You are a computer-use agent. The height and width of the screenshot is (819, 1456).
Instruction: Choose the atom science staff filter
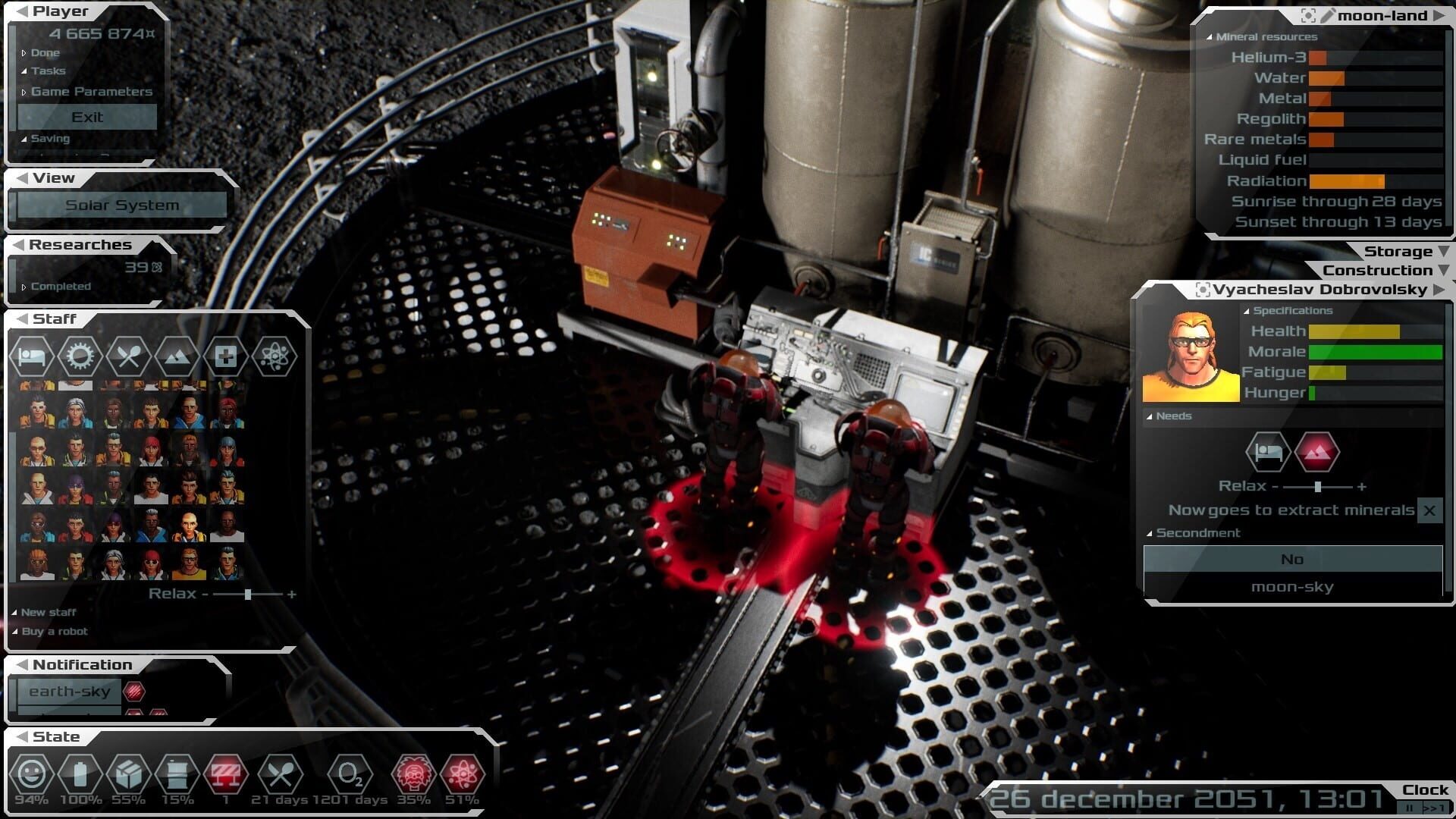pos(273,356)
